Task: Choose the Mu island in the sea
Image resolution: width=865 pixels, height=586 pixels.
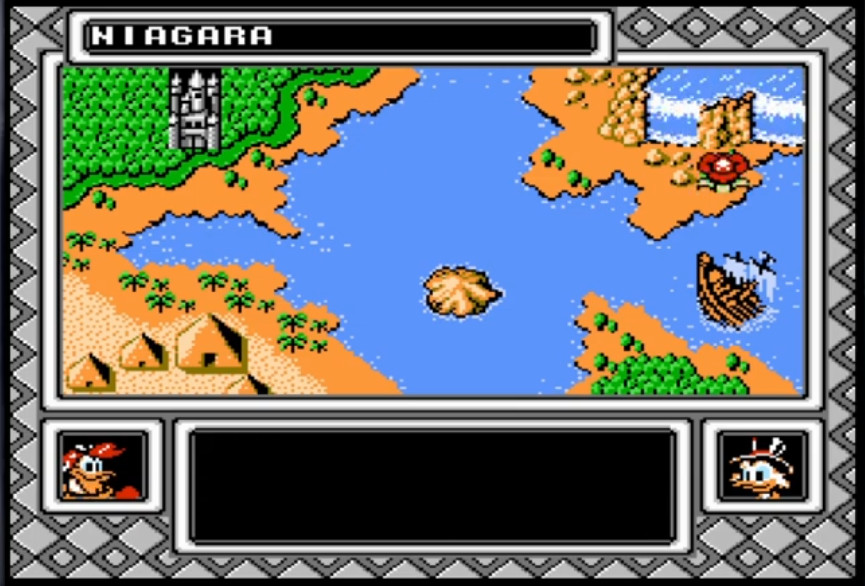Action: (x=461, y=291)
